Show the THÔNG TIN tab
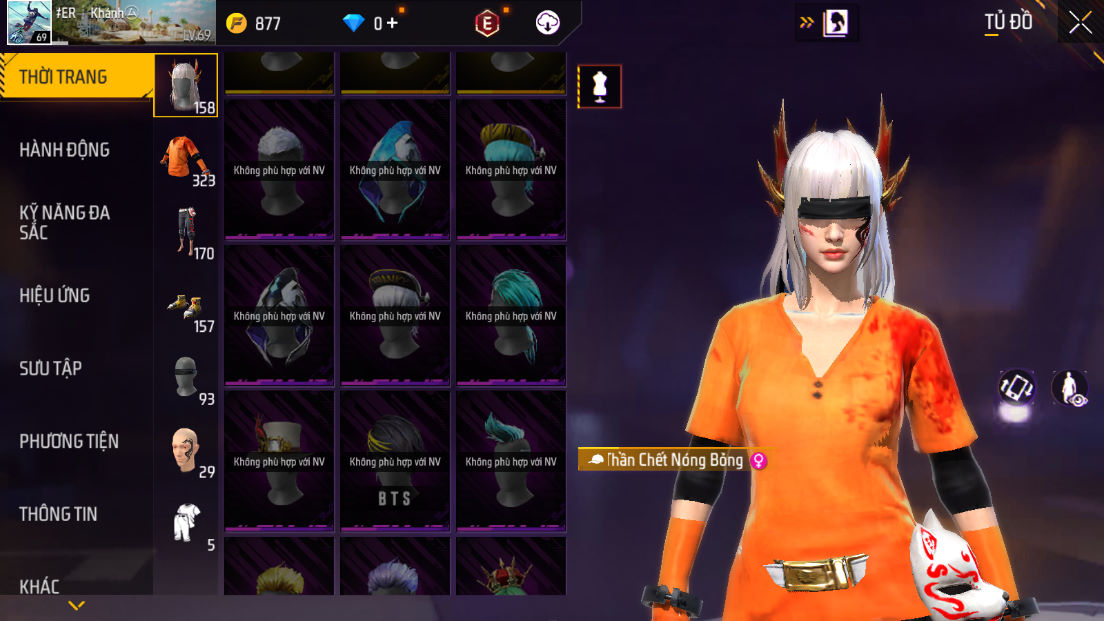 click(58, 514)
